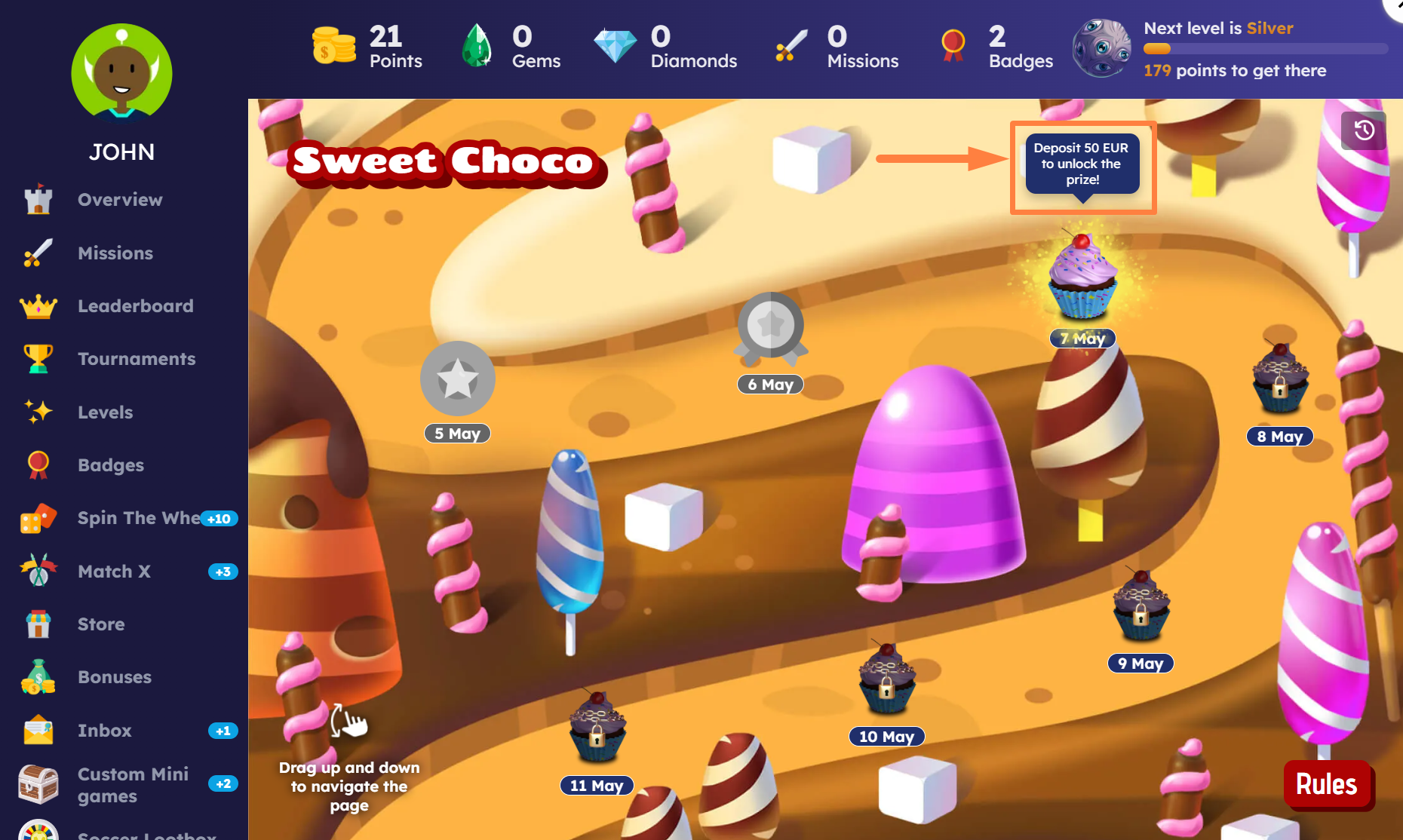1403x840 pixels.
Task: Click the 5 May star token
Action: pyautogui.click(x=457, y=379)
